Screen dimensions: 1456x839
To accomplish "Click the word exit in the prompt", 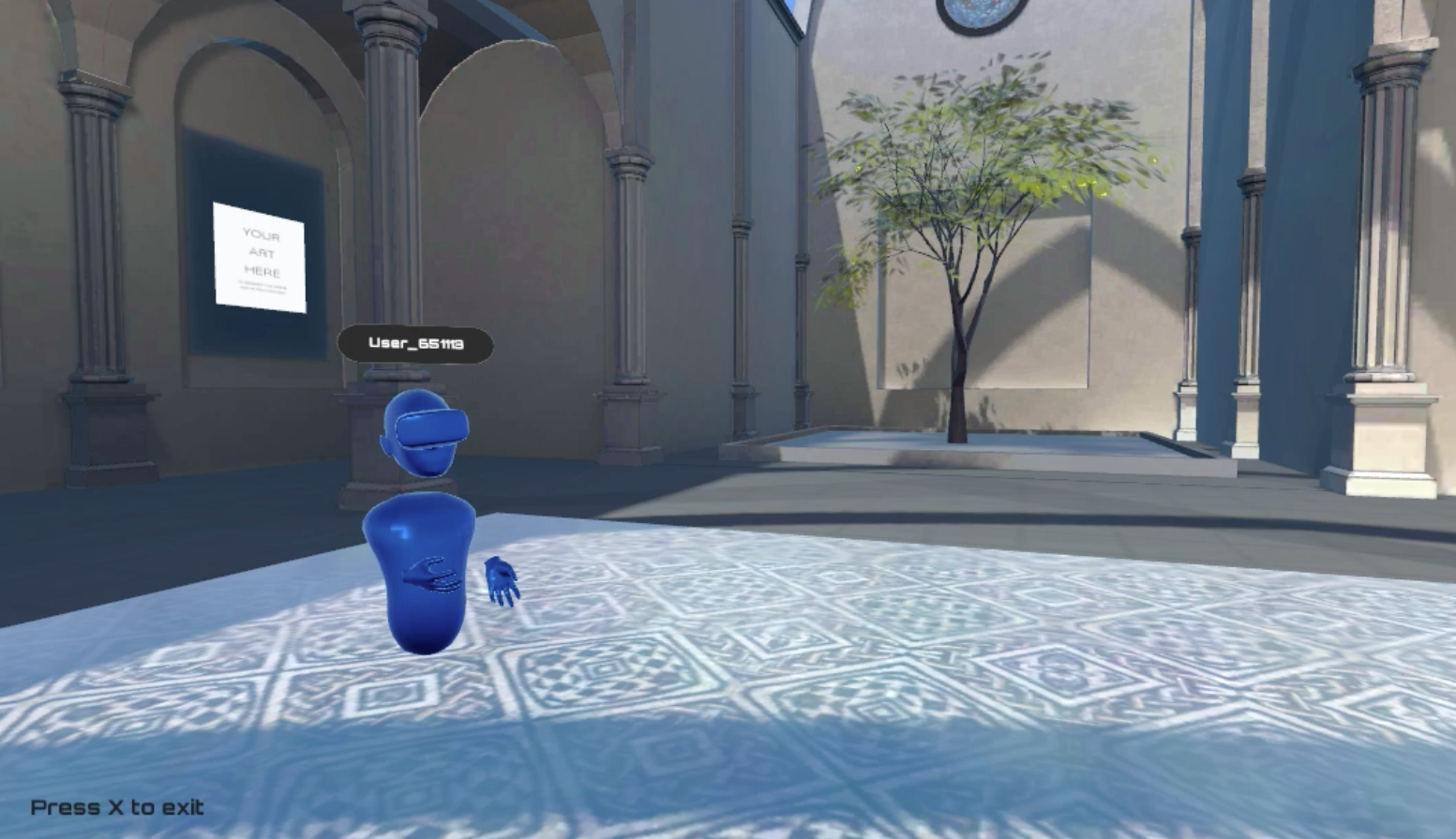I will [x=184, y=807].
